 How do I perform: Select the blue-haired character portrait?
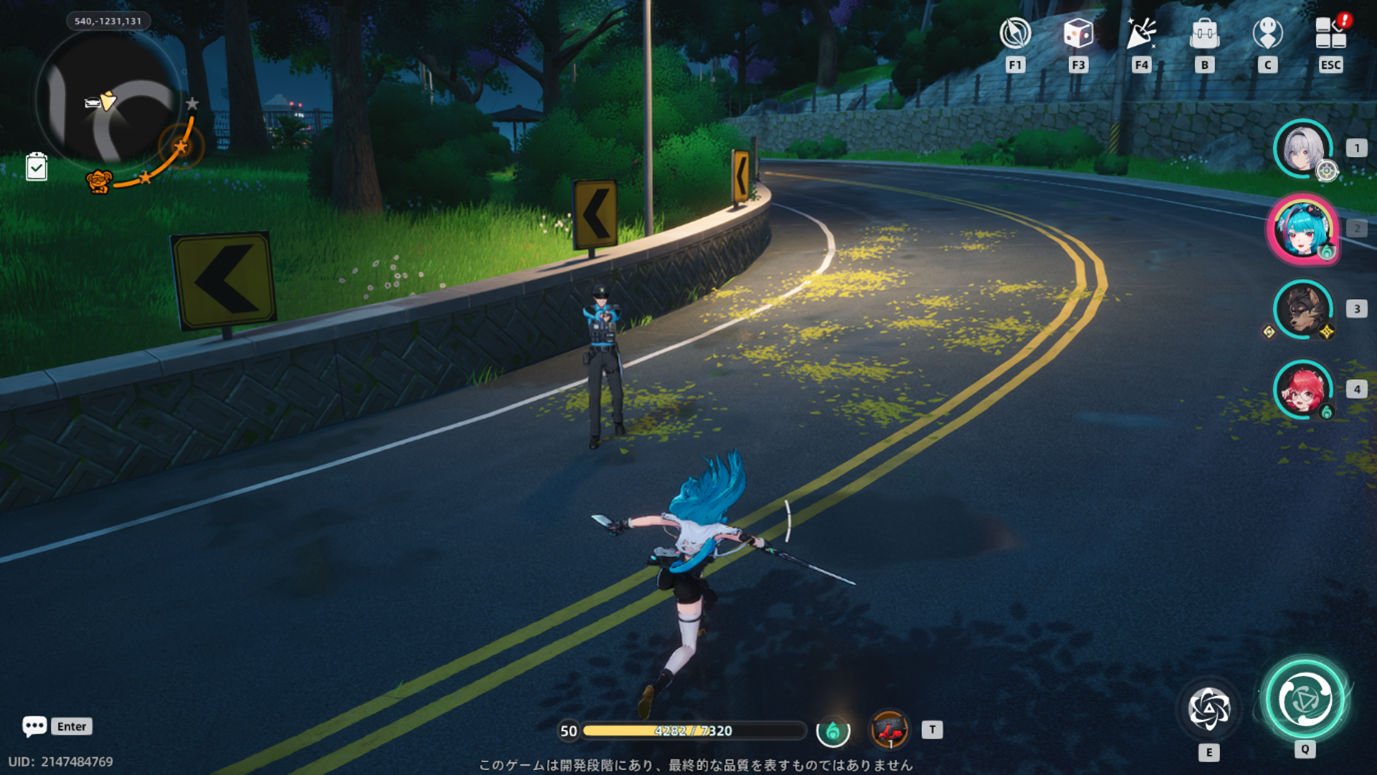(x=1302, y=228)
